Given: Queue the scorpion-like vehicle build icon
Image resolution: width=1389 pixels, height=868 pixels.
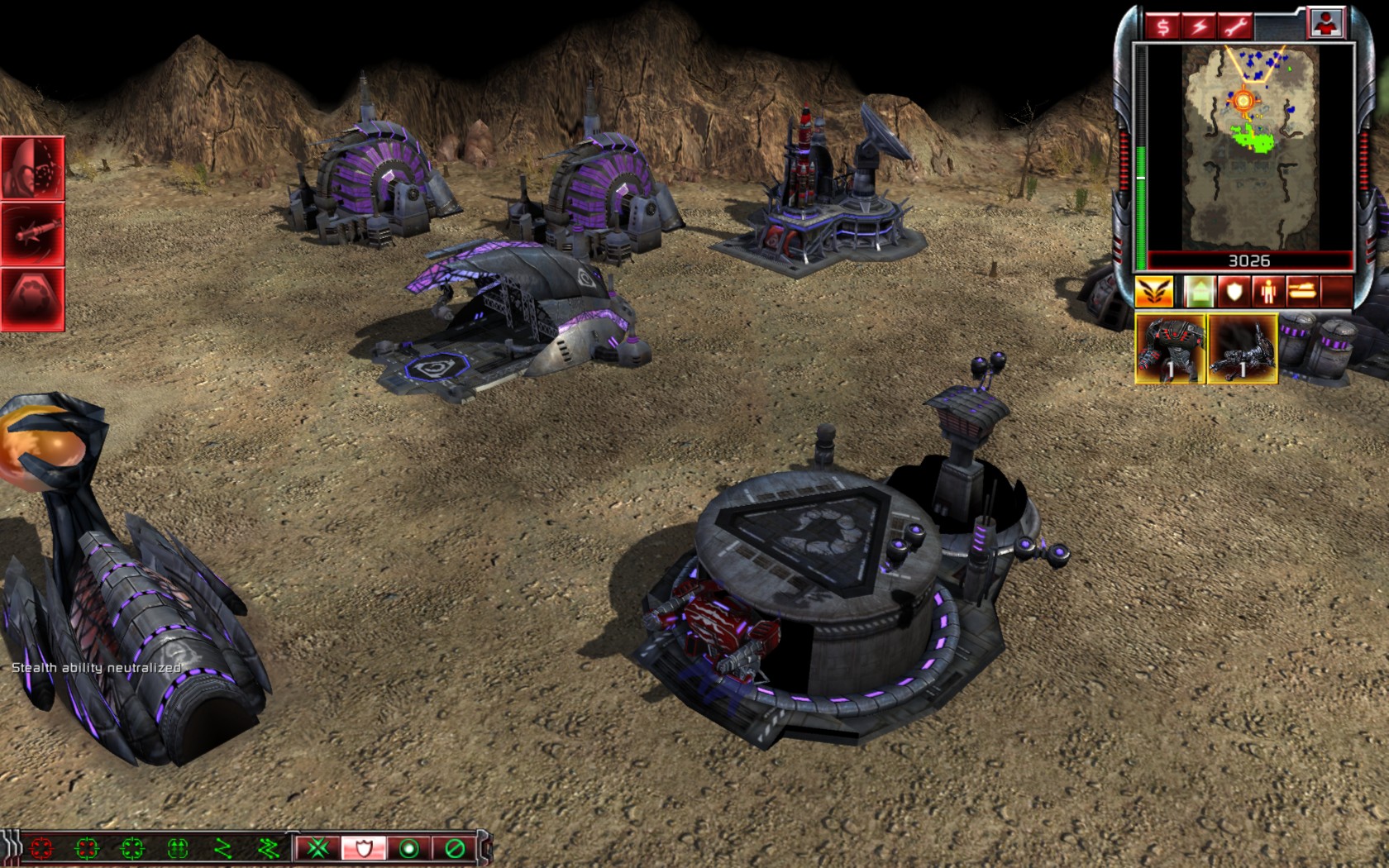Looking at the screenshot, I should 1243,348.
